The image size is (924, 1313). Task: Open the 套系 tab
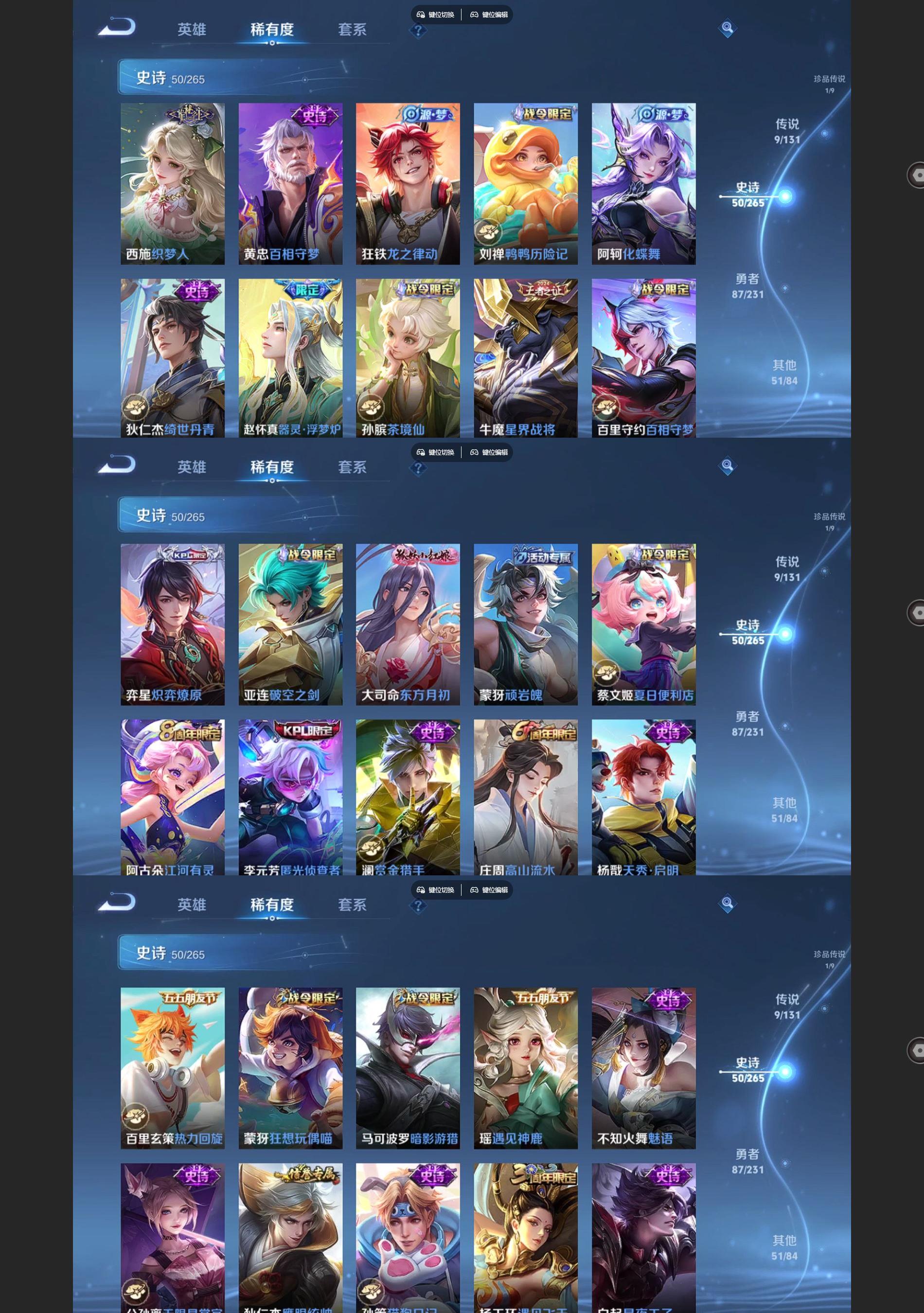coord(351,30)
